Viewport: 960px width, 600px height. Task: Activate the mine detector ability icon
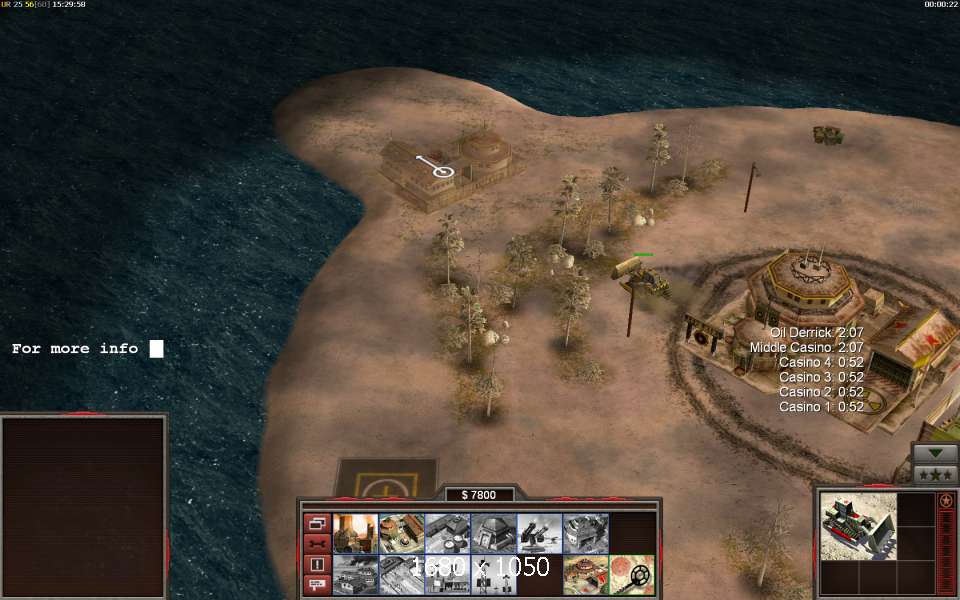[631, 574]
